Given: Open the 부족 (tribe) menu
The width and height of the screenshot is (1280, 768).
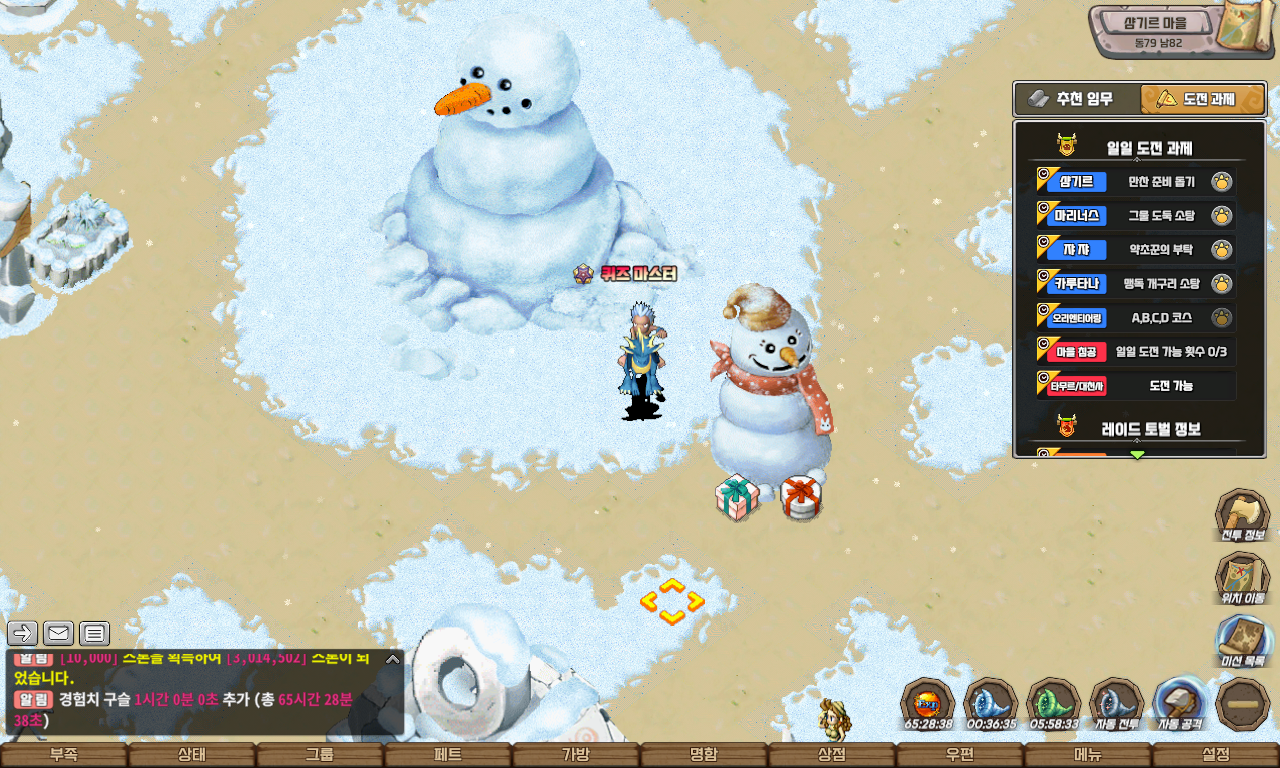Looking at the screenshot, I should (x=64, y=755).
